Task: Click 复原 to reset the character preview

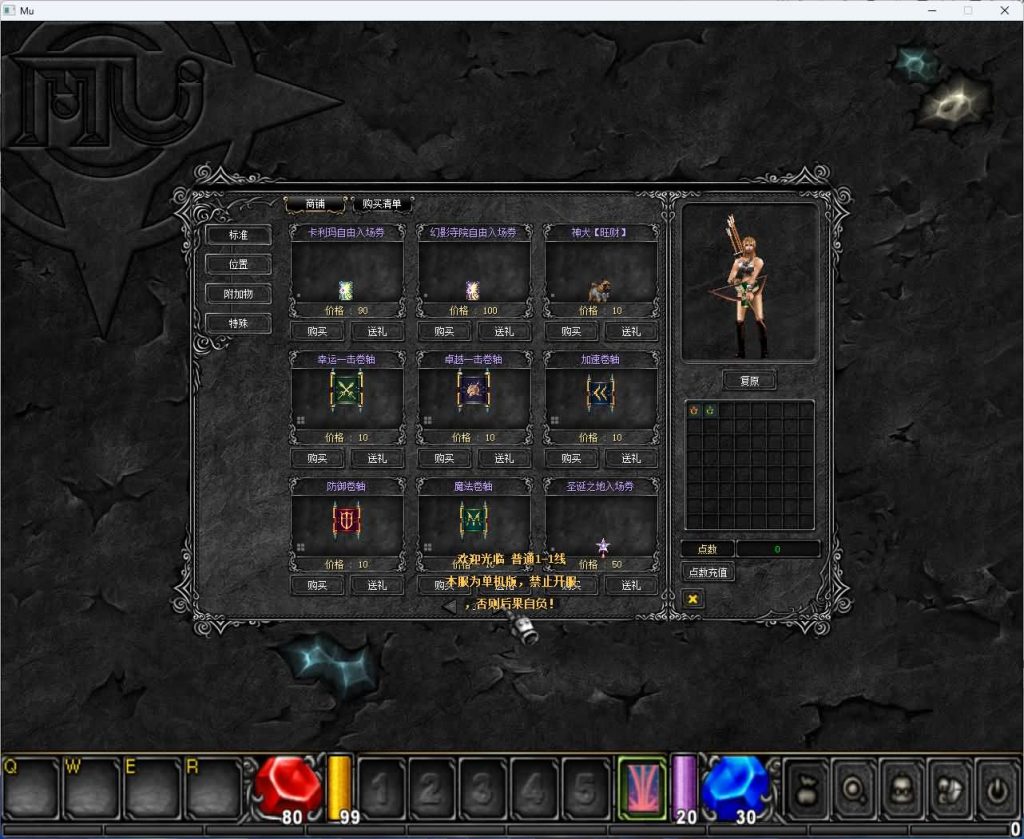Action: (749, 381)
